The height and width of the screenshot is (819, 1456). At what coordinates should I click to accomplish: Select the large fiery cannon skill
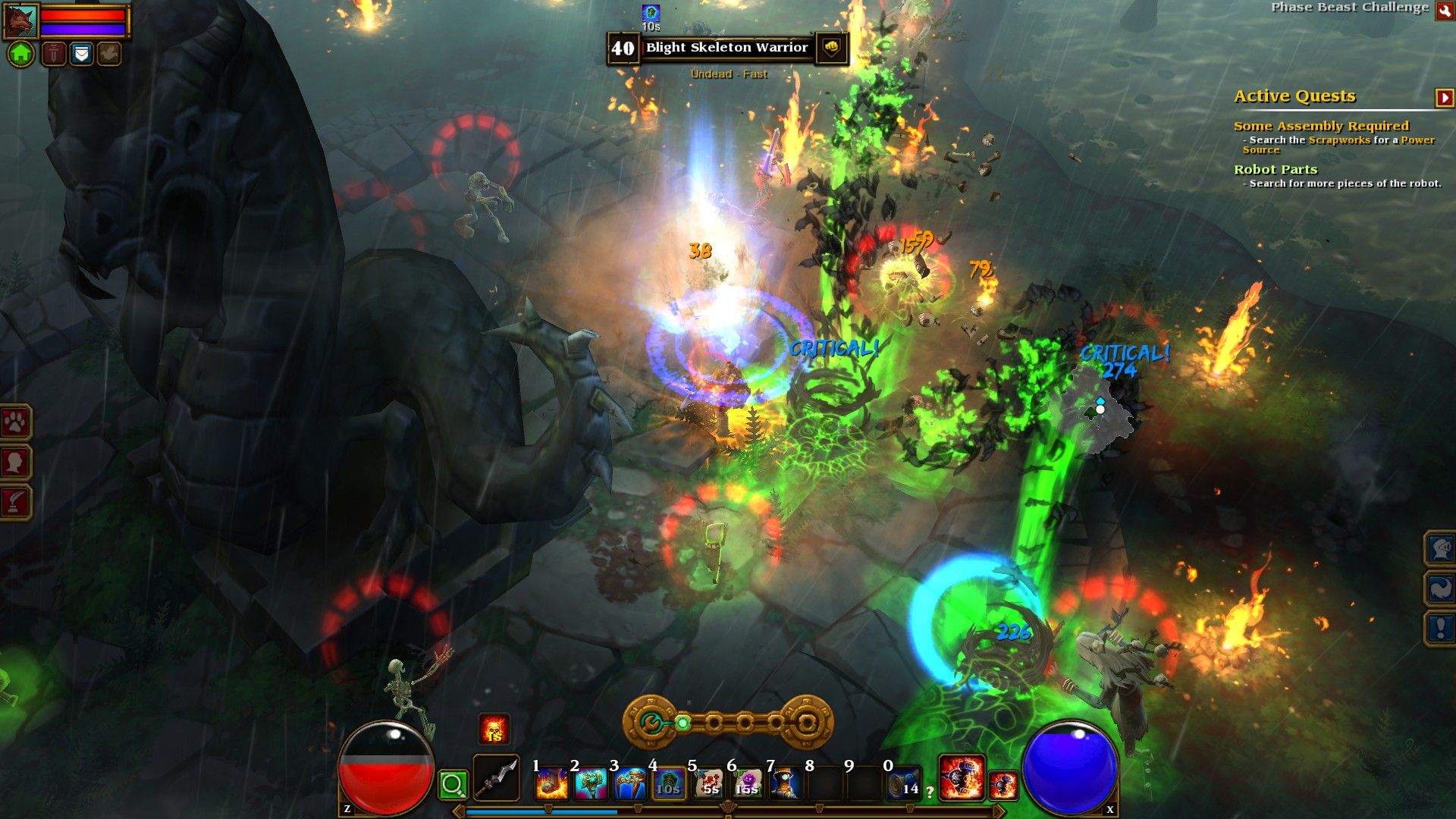click(962, 777)
